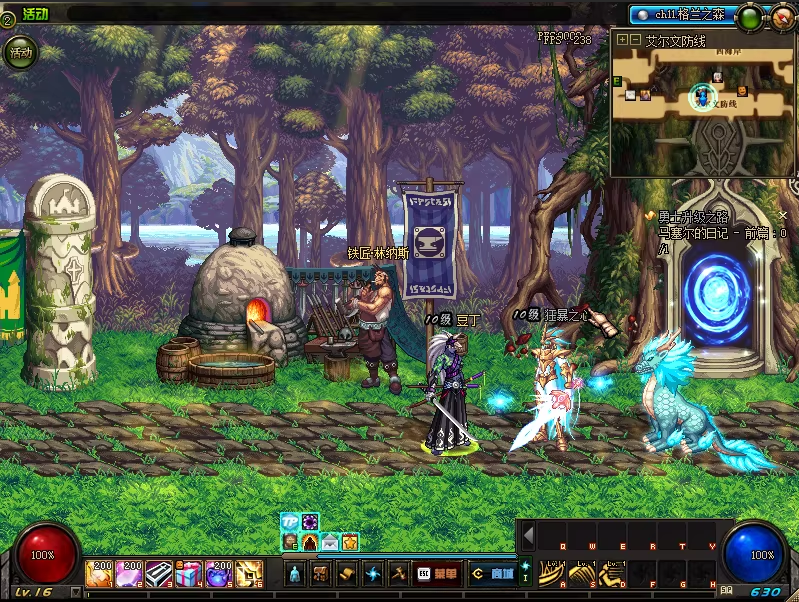799x602 pixels.
Task: Use the pink potion in quick slot 2
Action: 129,573
